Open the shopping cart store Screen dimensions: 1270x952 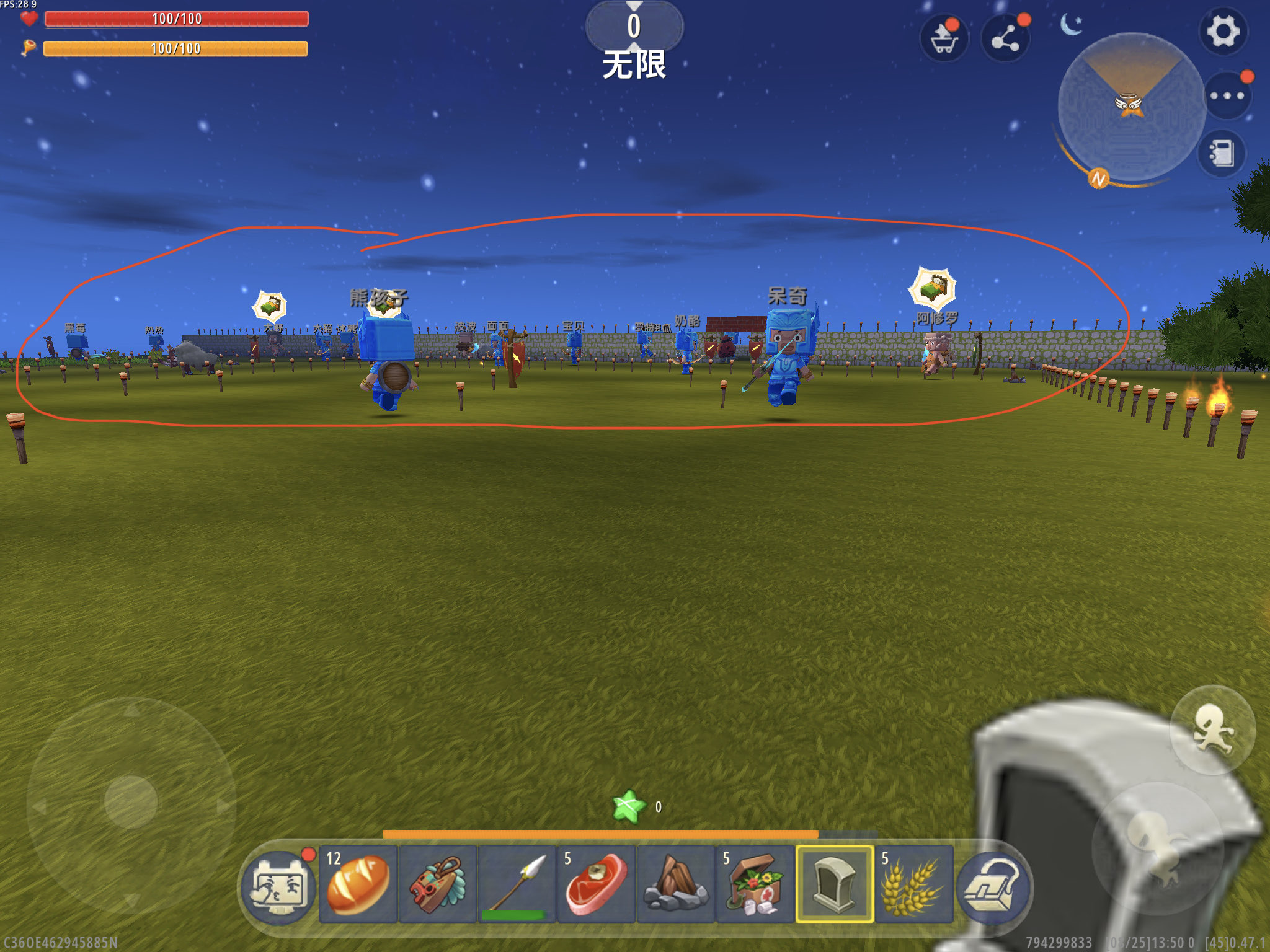tap(944, 38)
